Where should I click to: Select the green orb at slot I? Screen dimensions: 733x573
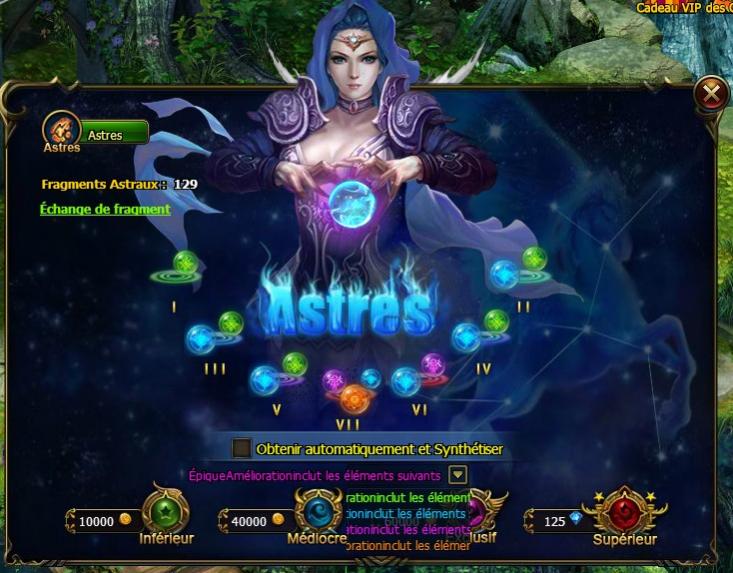pyautogui.click(x=185, y=264)
